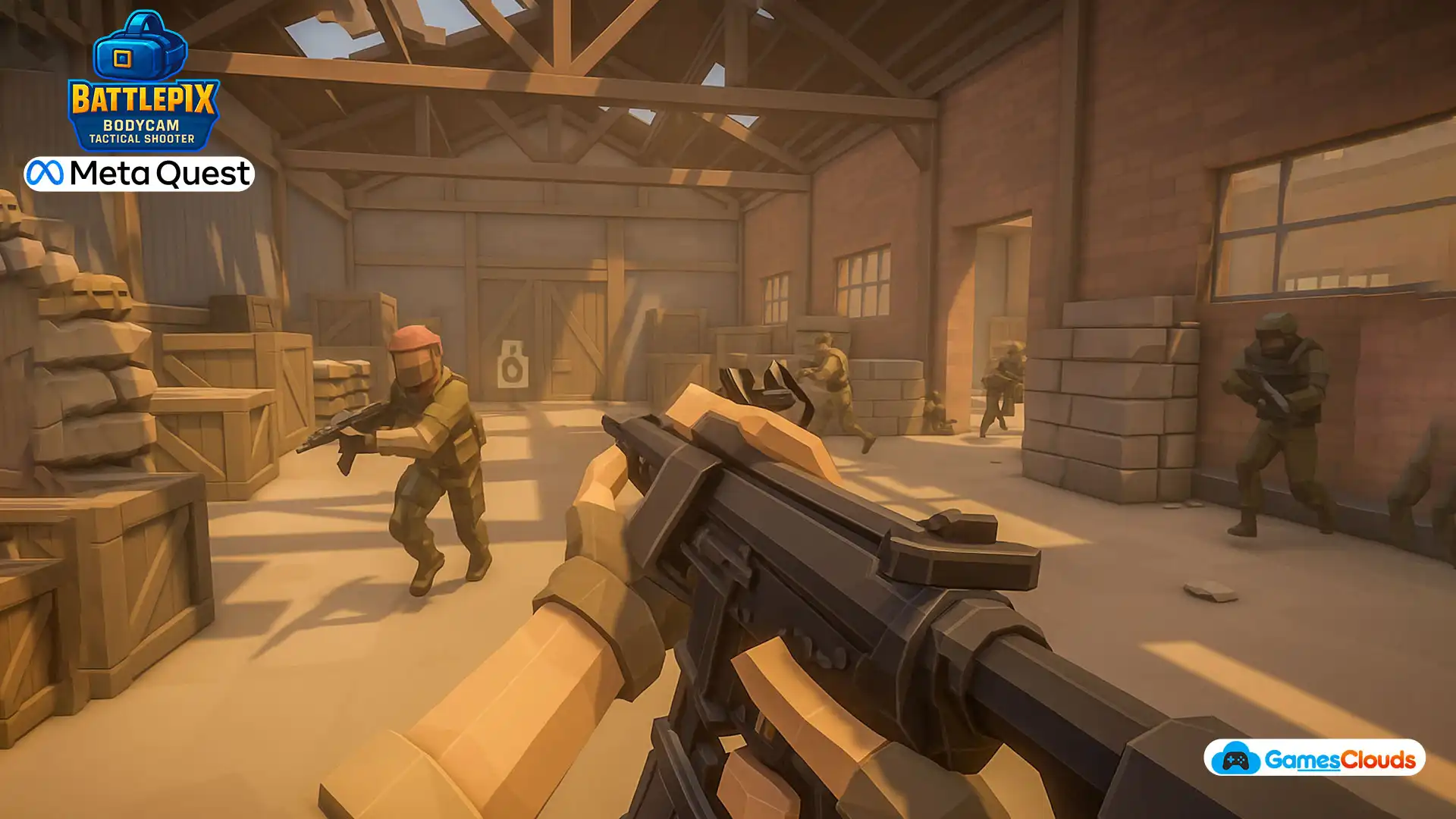This screenshot has height=819, width=1456.
Task: Click the Meta Quest badge
Action: [x=139, y=174]
